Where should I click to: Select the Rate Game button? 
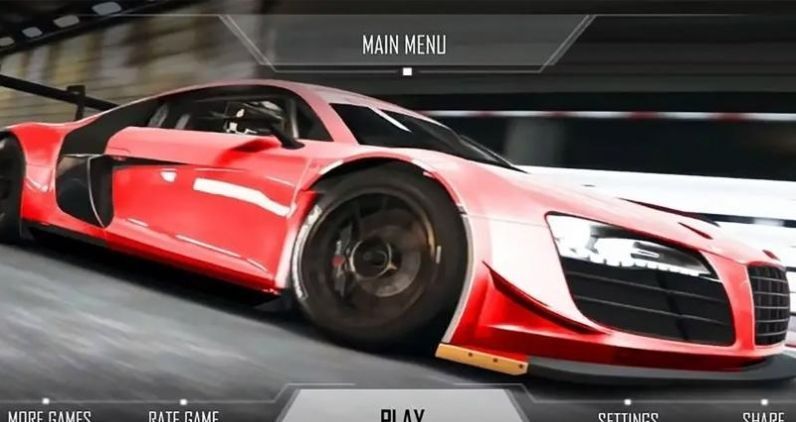[183, 416]
